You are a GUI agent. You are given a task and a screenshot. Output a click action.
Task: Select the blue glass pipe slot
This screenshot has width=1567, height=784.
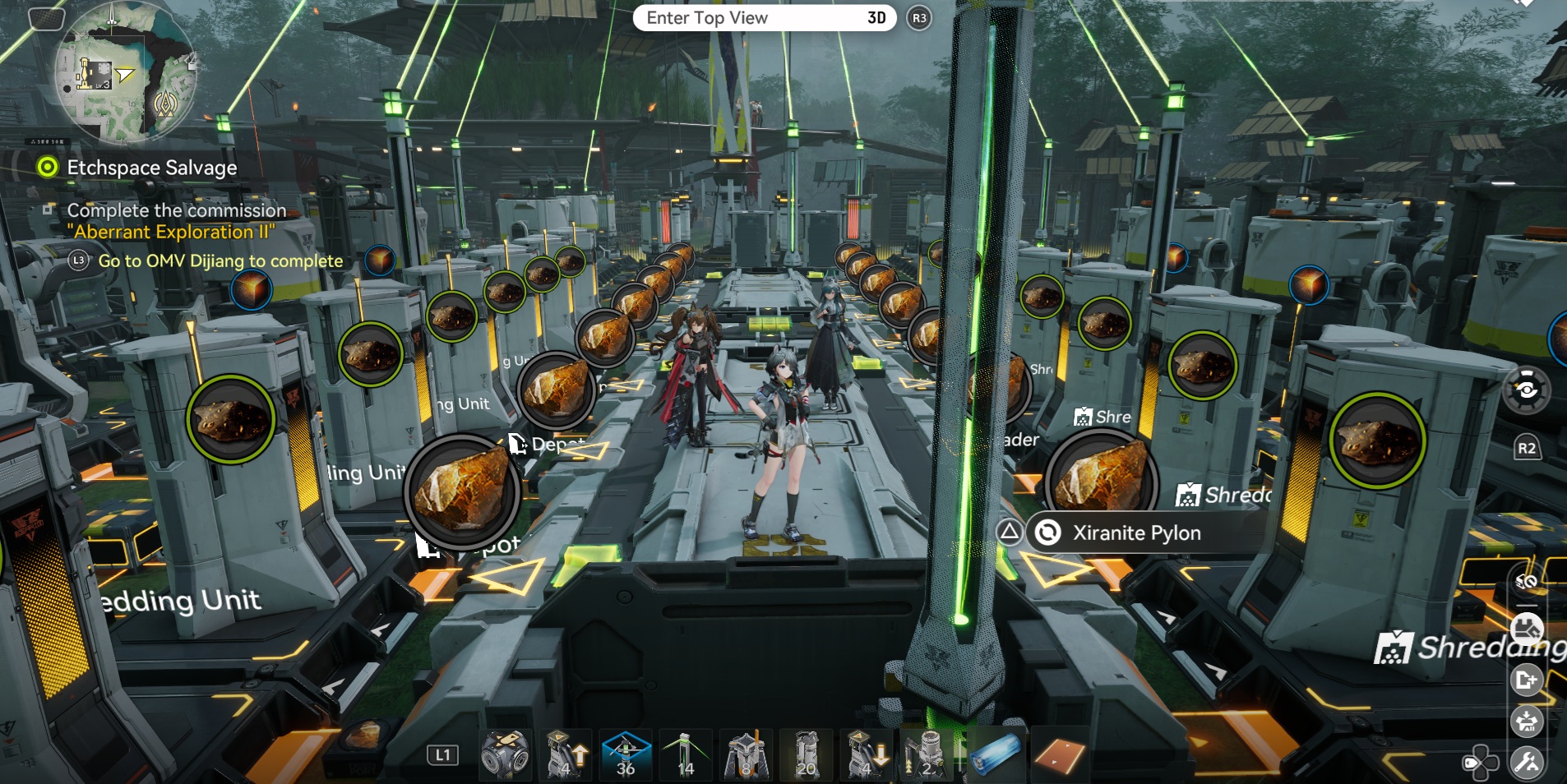[x=996, y=754]
